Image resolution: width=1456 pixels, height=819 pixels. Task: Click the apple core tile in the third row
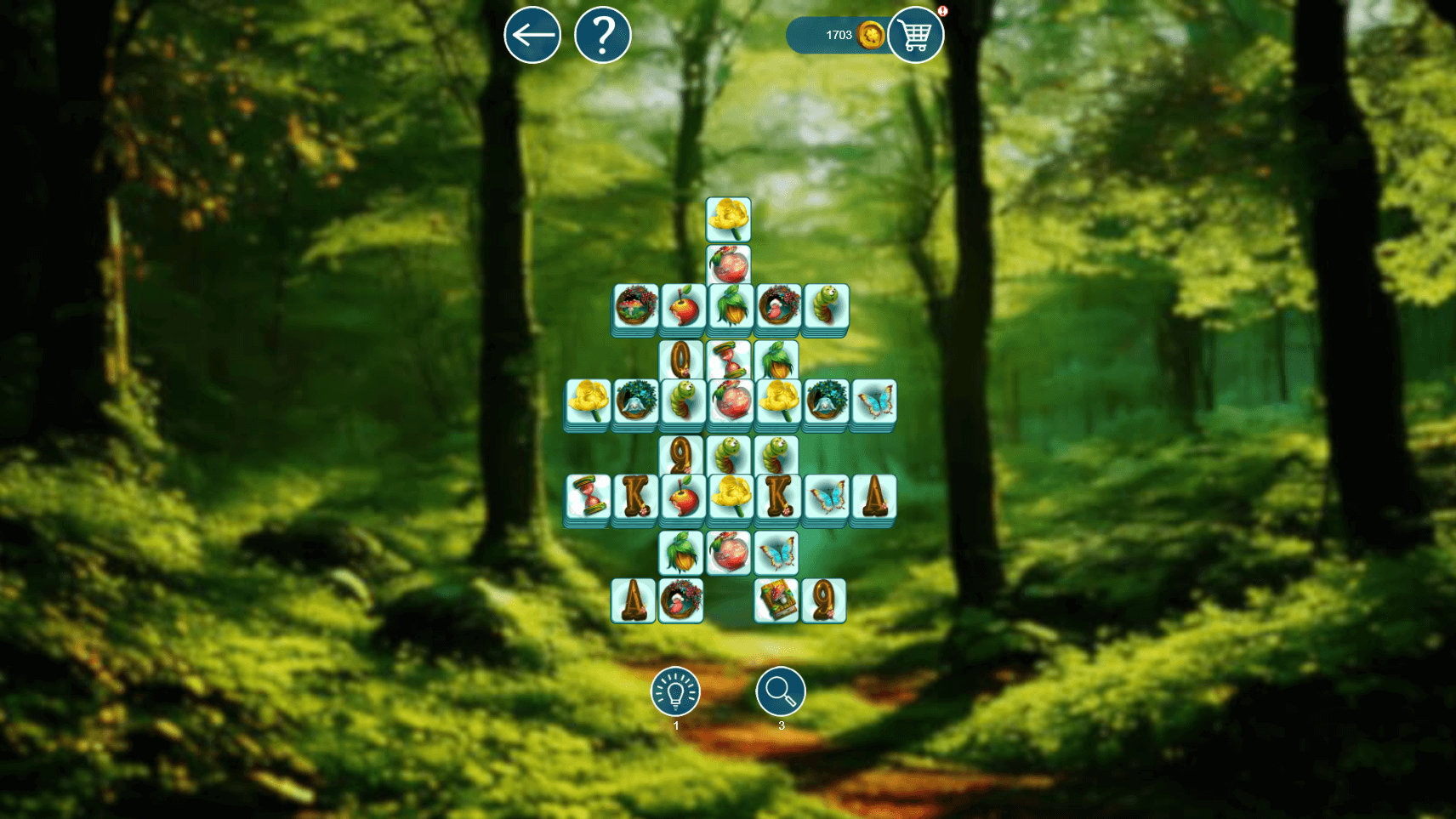(x=680, y=309)
